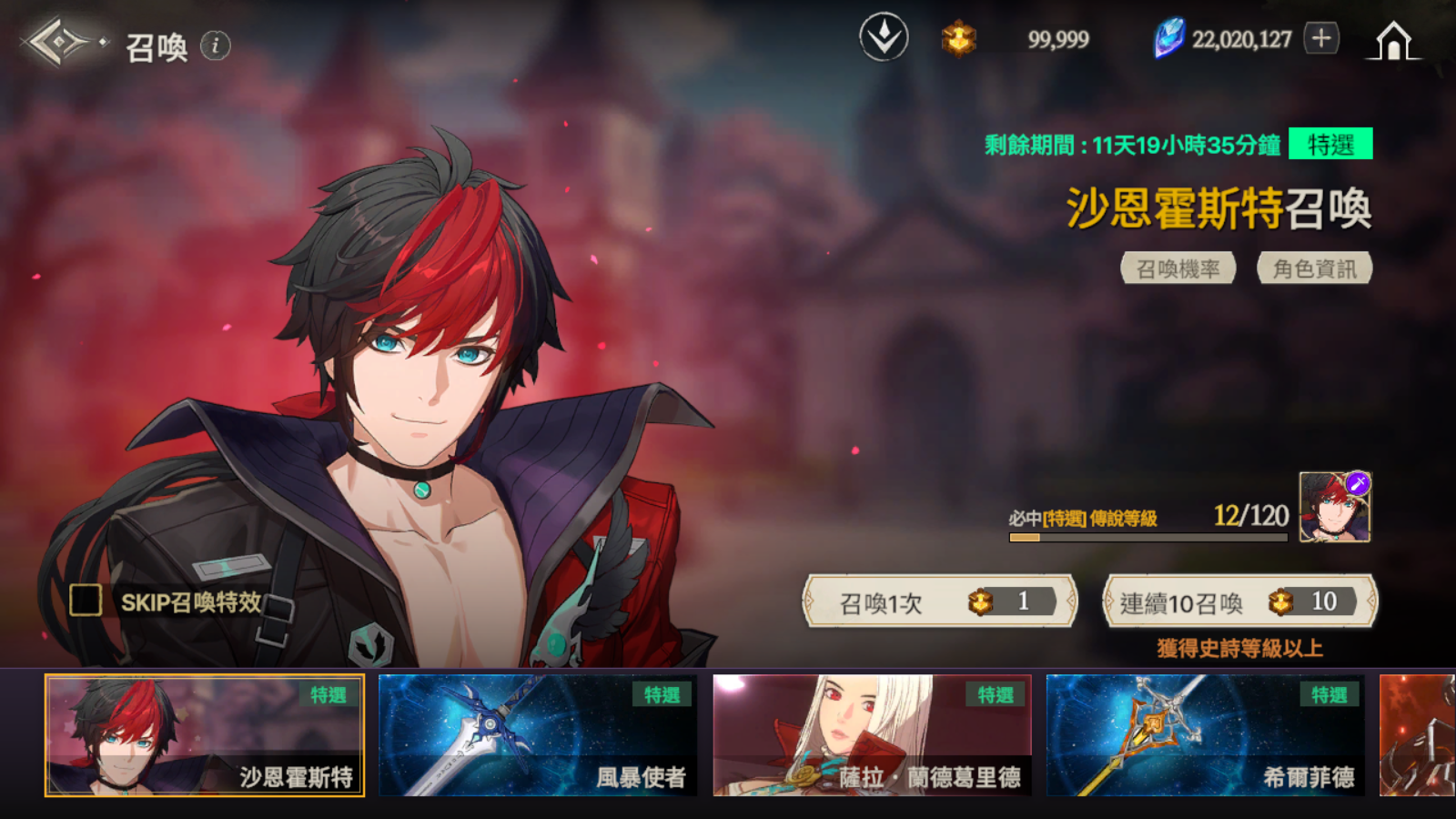The height and width of the screenshot is (819, 1456).
Task: Add more blue crystals with plus button
Action: (1321, 38)
